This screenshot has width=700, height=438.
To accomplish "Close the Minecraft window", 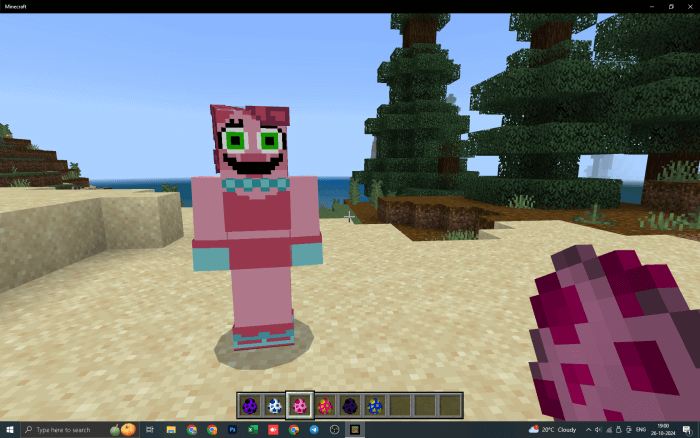I will coord(689,5).
